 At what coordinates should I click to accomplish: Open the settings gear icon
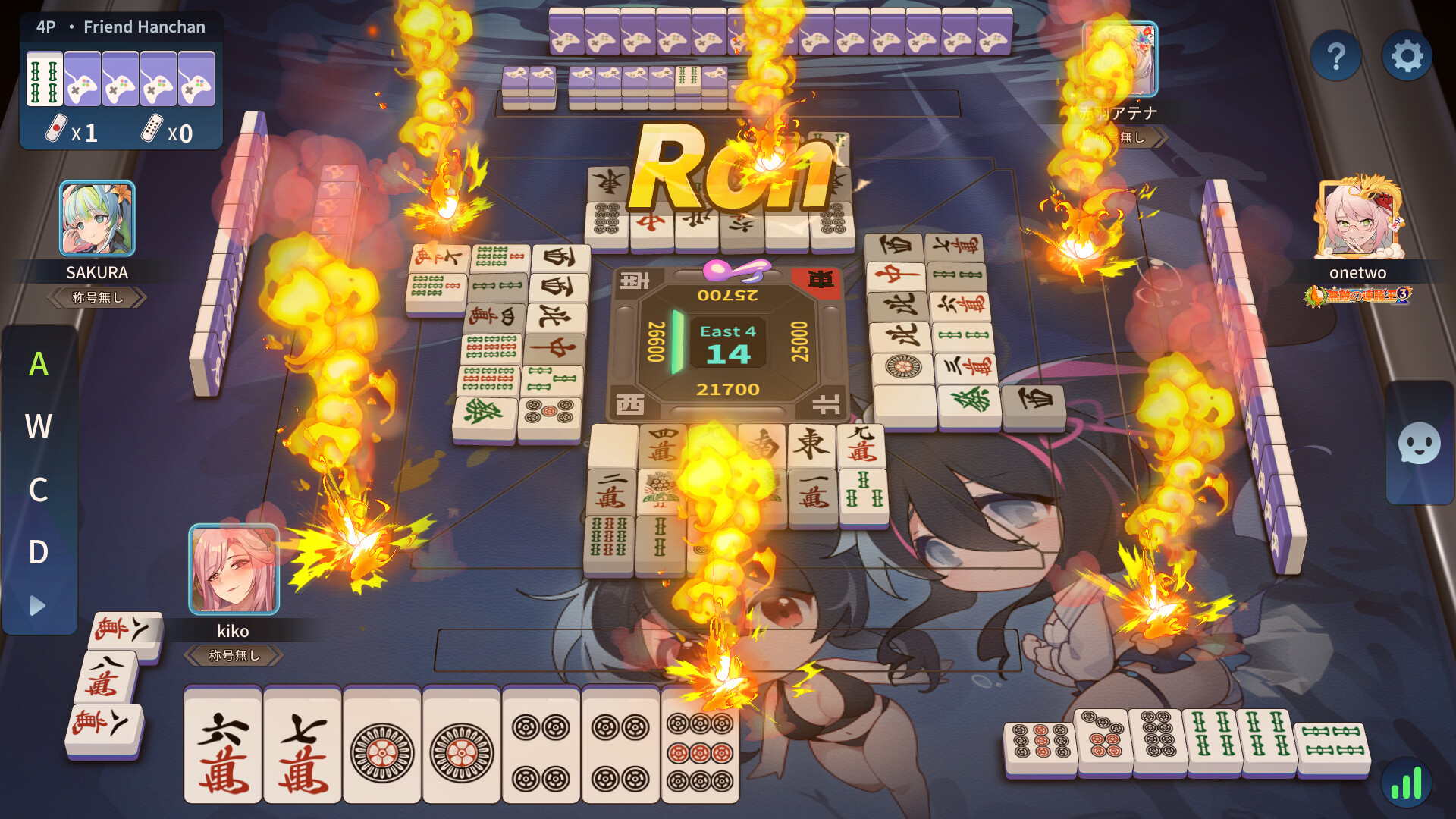[1408, 56]
